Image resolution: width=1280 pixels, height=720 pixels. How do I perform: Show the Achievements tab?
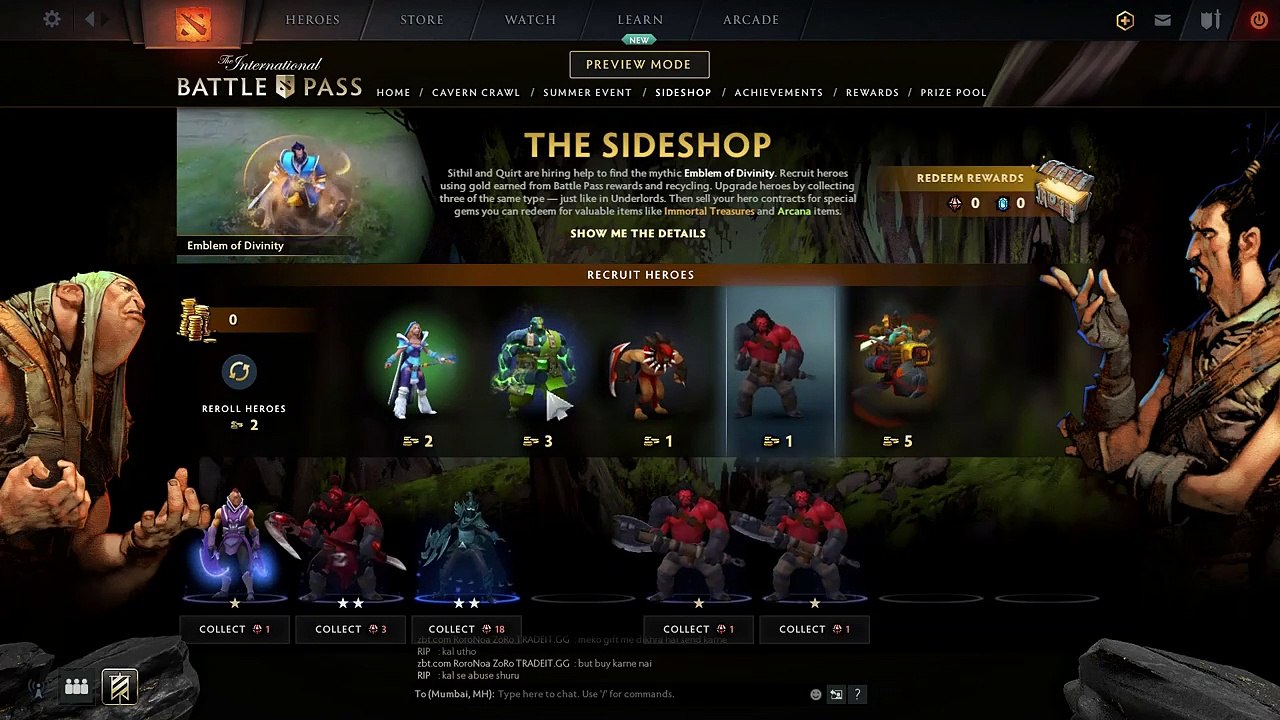pyautogui.click(x=778, y=92)
